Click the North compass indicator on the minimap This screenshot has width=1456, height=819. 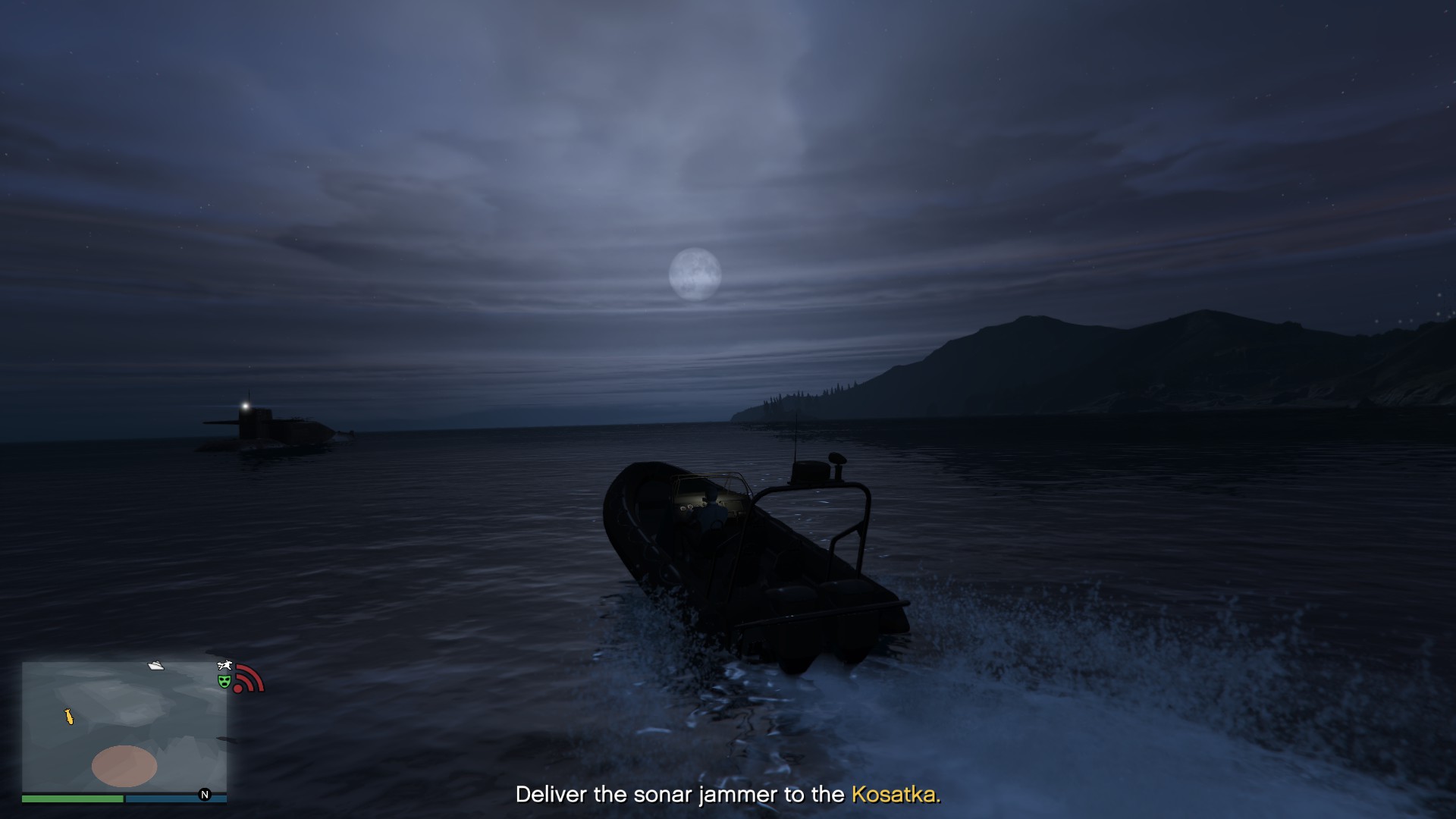[x=203, y=793]
